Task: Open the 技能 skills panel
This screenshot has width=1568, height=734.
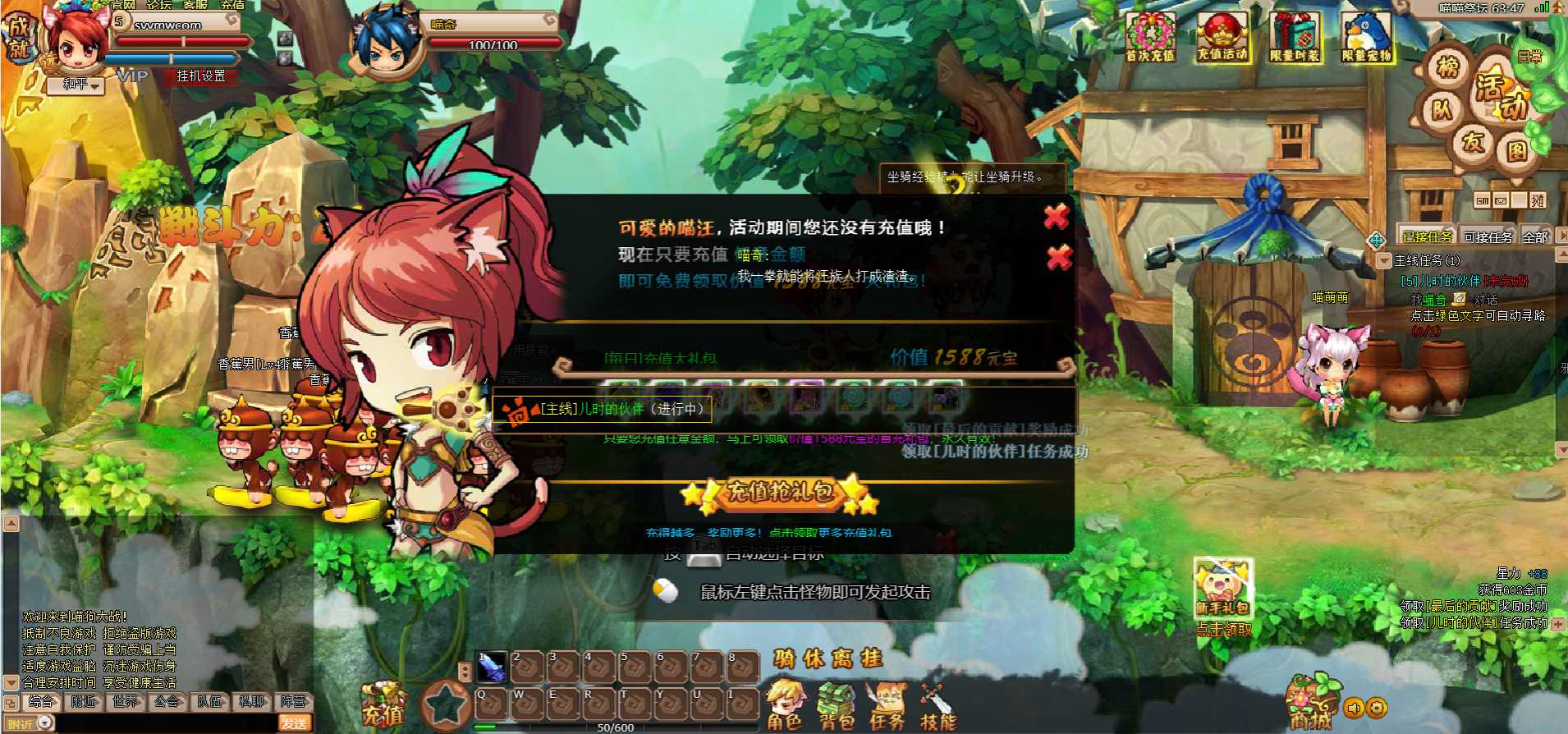Action: [938, 706]
